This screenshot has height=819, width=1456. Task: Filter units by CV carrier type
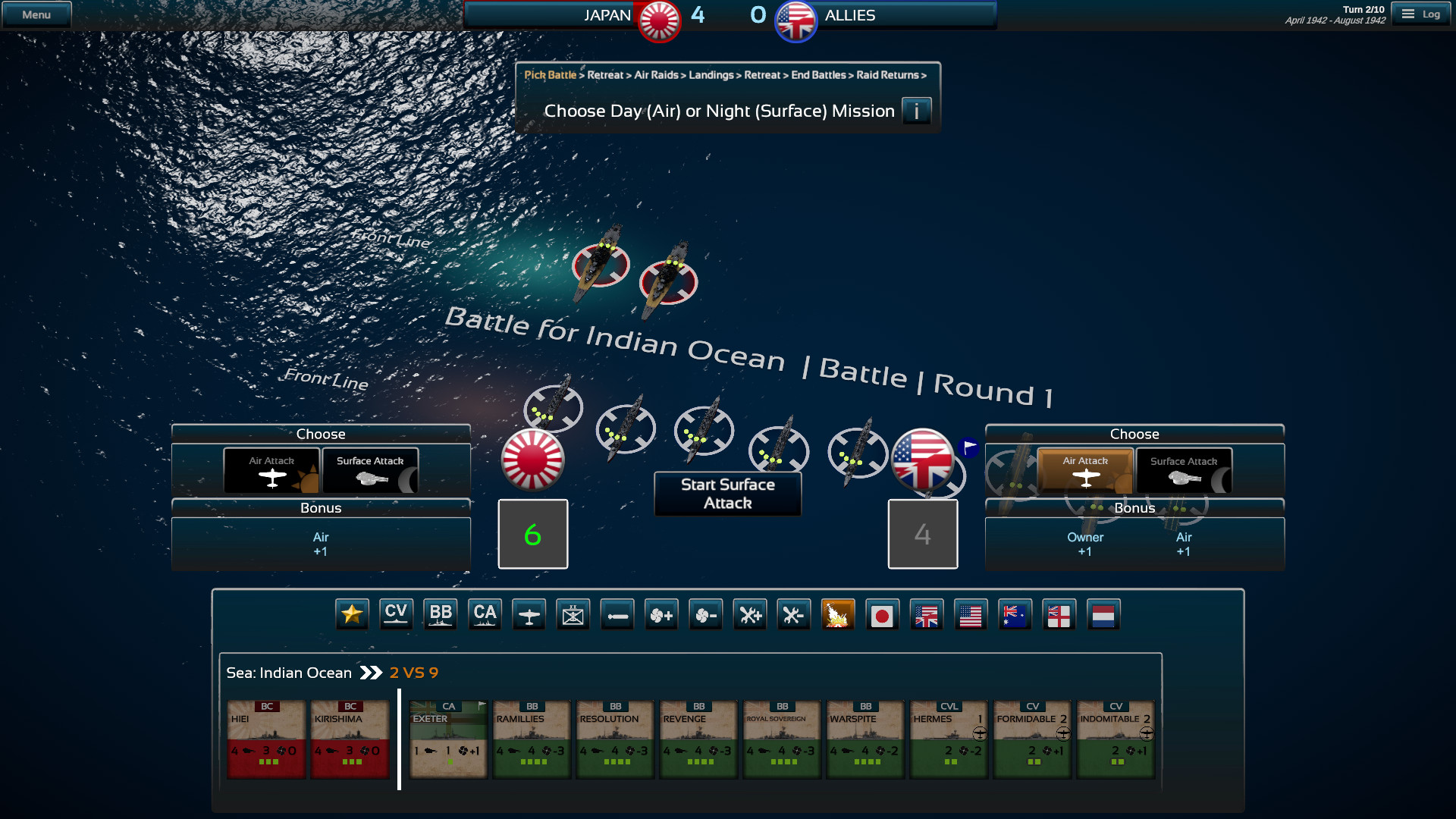(x=396, y=614)
